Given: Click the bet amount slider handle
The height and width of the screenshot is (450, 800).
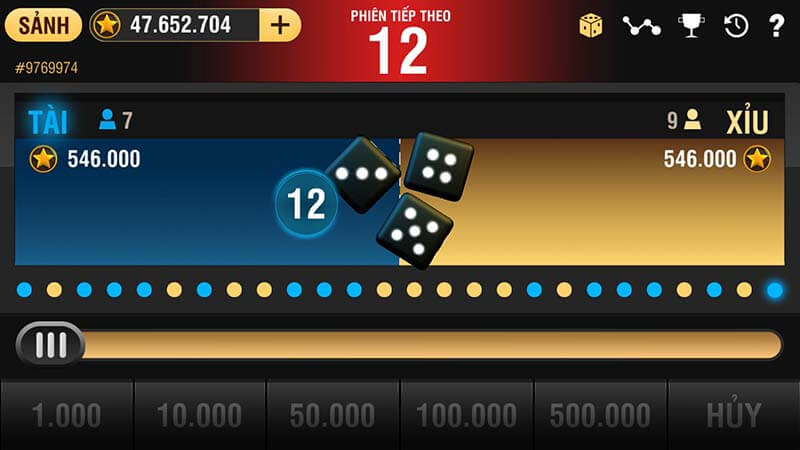Looking at the screenshot, I should [51, 344].
